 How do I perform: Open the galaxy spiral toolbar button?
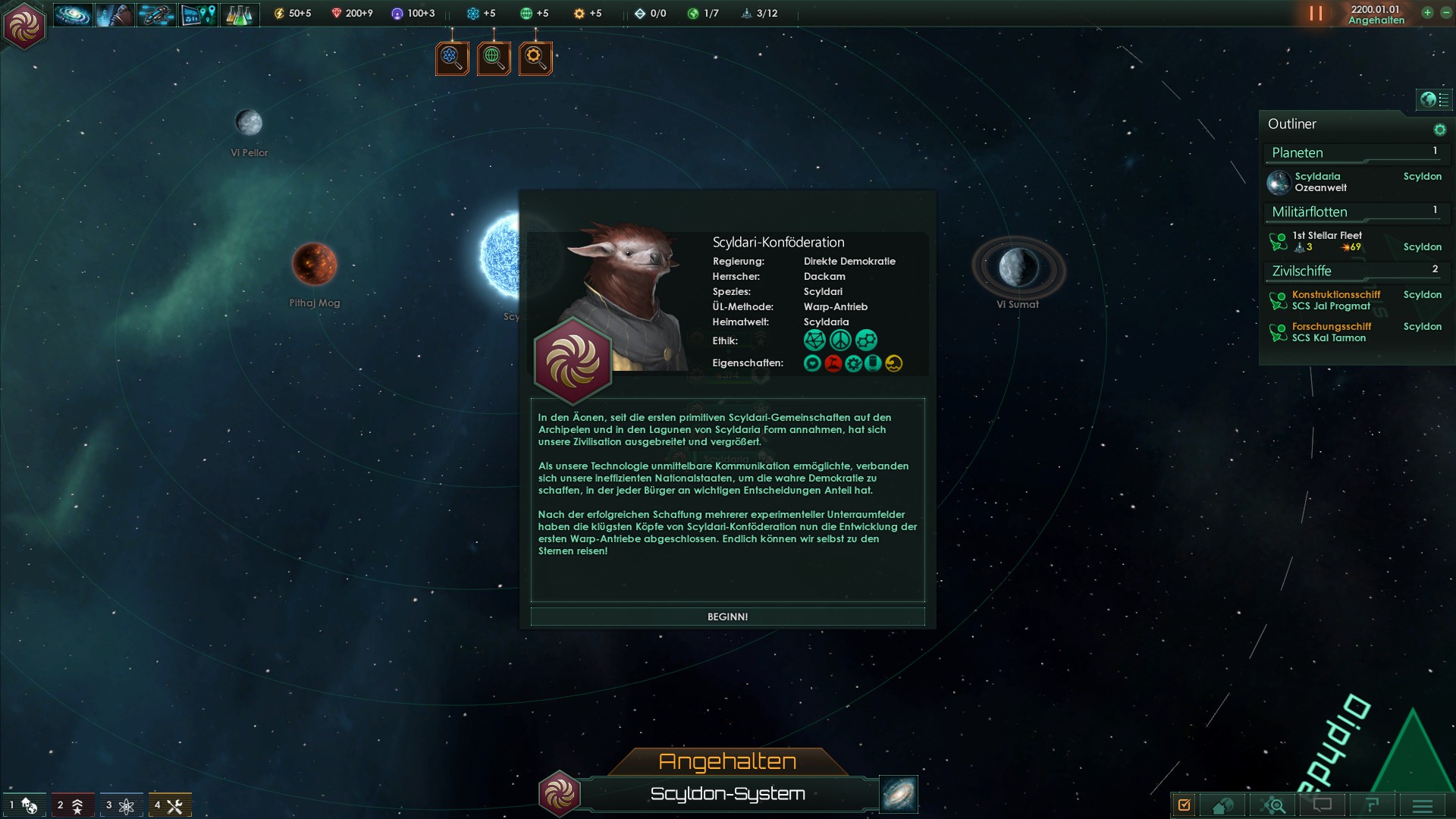coord(73,14)
